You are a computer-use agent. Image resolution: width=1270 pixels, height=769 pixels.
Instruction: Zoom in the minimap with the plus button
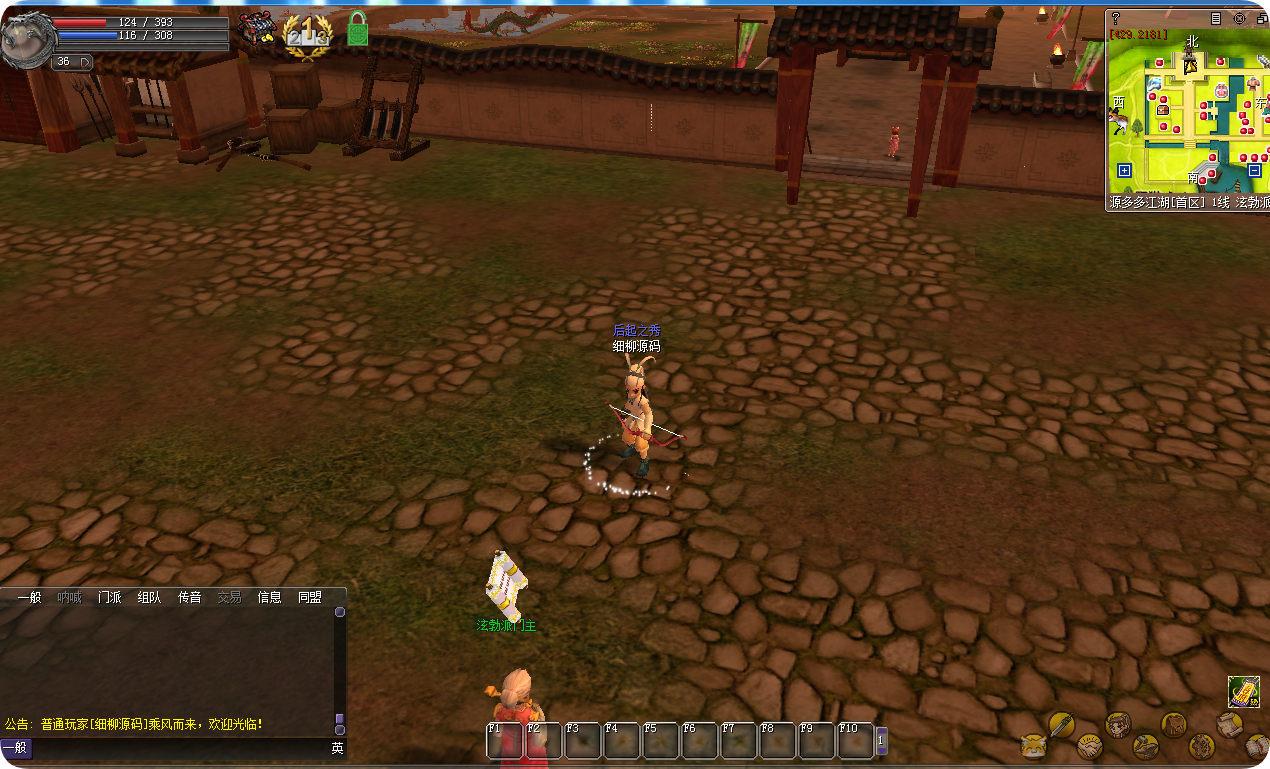[1124, 170]
